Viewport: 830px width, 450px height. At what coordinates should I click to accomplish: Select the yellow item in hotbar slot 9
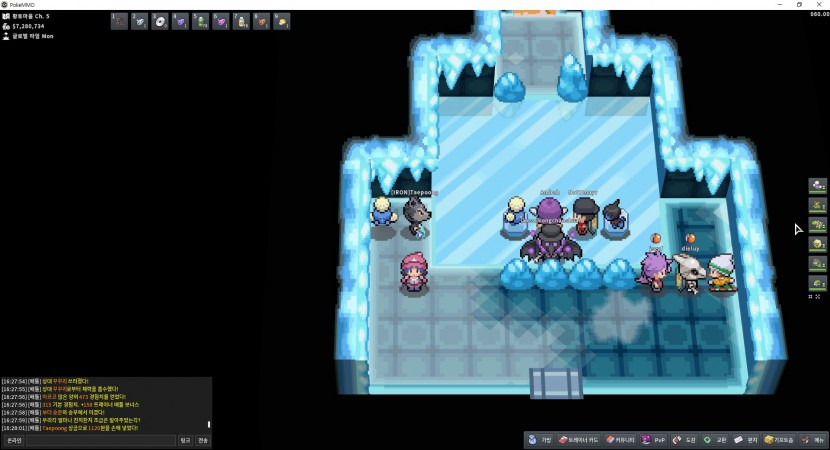[283, 21]
